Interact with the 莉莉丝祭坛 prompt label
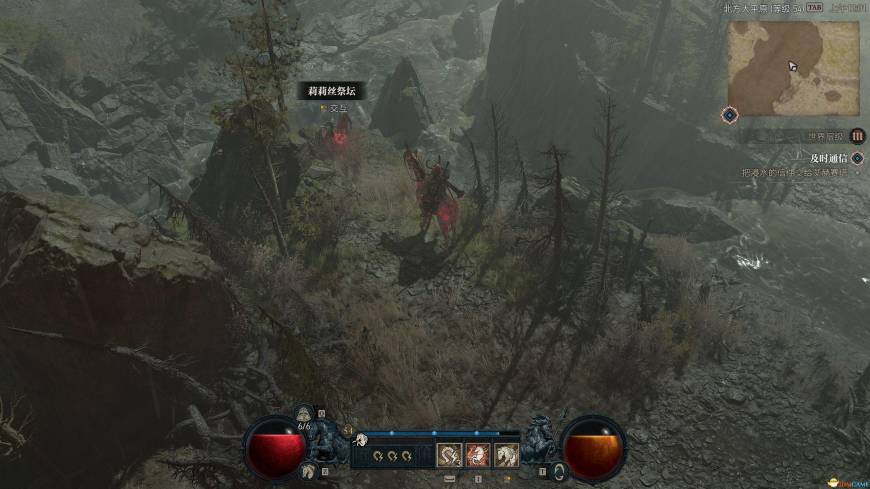The height and width of the screenshot is (489, 870). click(331, 92)
